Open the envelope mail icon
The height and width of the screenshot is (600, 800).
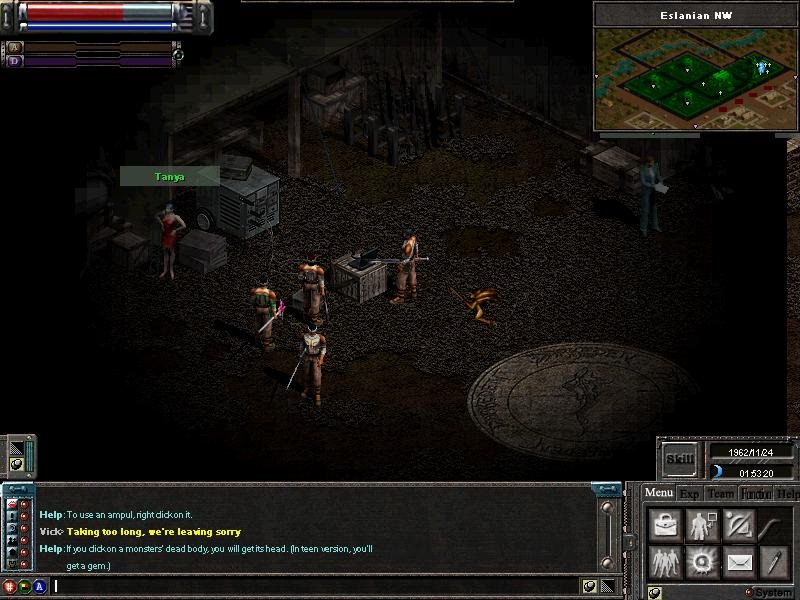click(x=738, y=561)
